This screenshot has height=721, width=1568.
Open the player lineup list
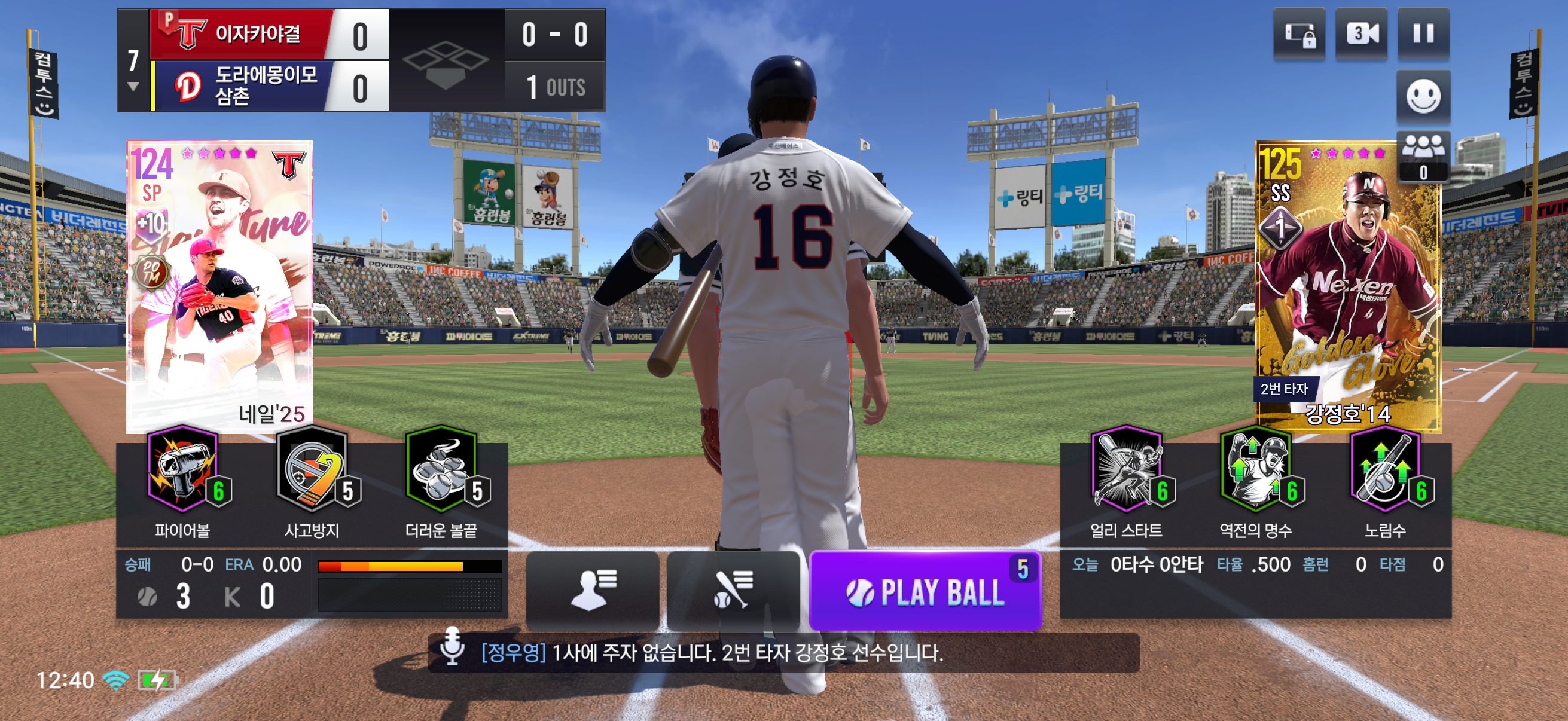coord(592,589)
